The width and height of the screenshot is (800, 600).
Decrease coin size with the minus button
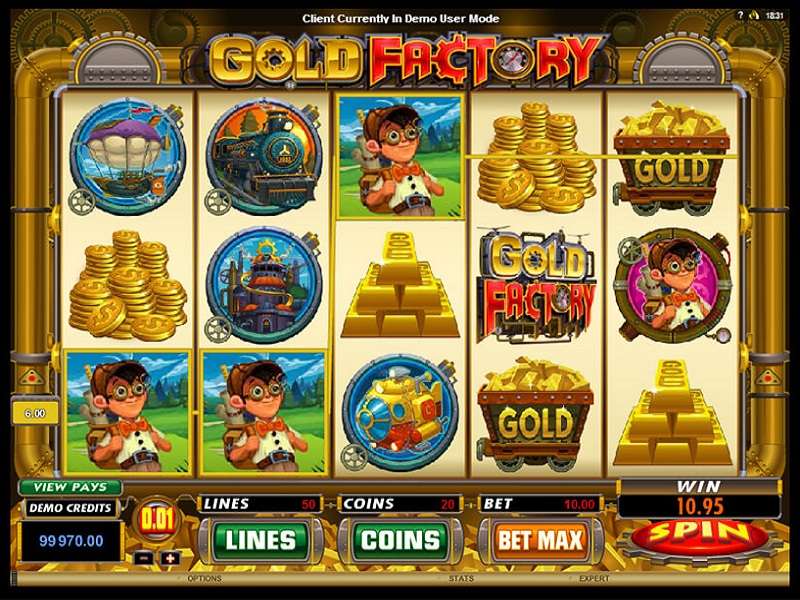point(144,557)
